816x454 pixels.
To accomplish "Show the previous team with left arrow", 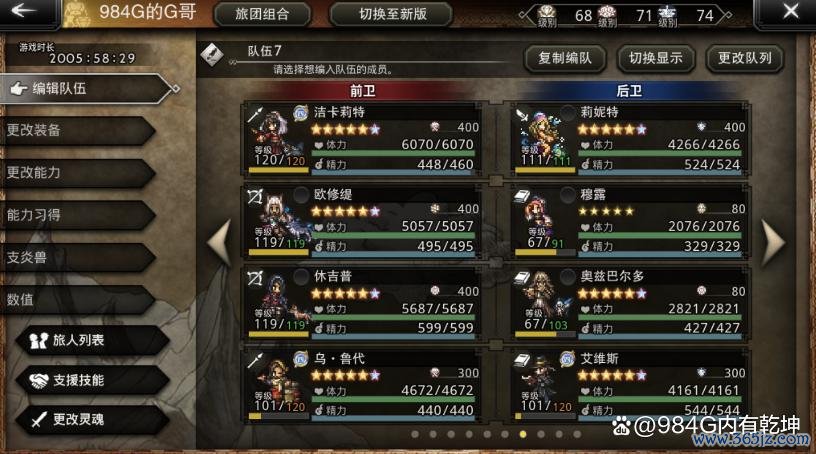I will pos(217,240).
